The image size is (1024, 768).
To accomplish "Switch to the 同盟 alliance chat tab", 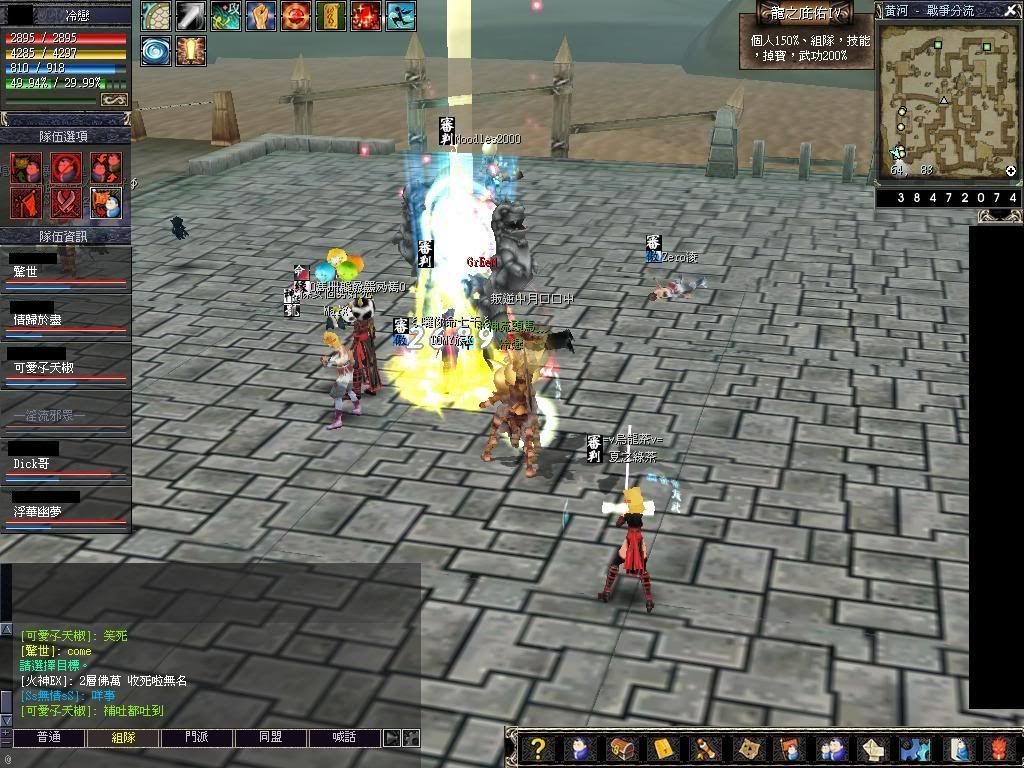I will tap(270, 738).
